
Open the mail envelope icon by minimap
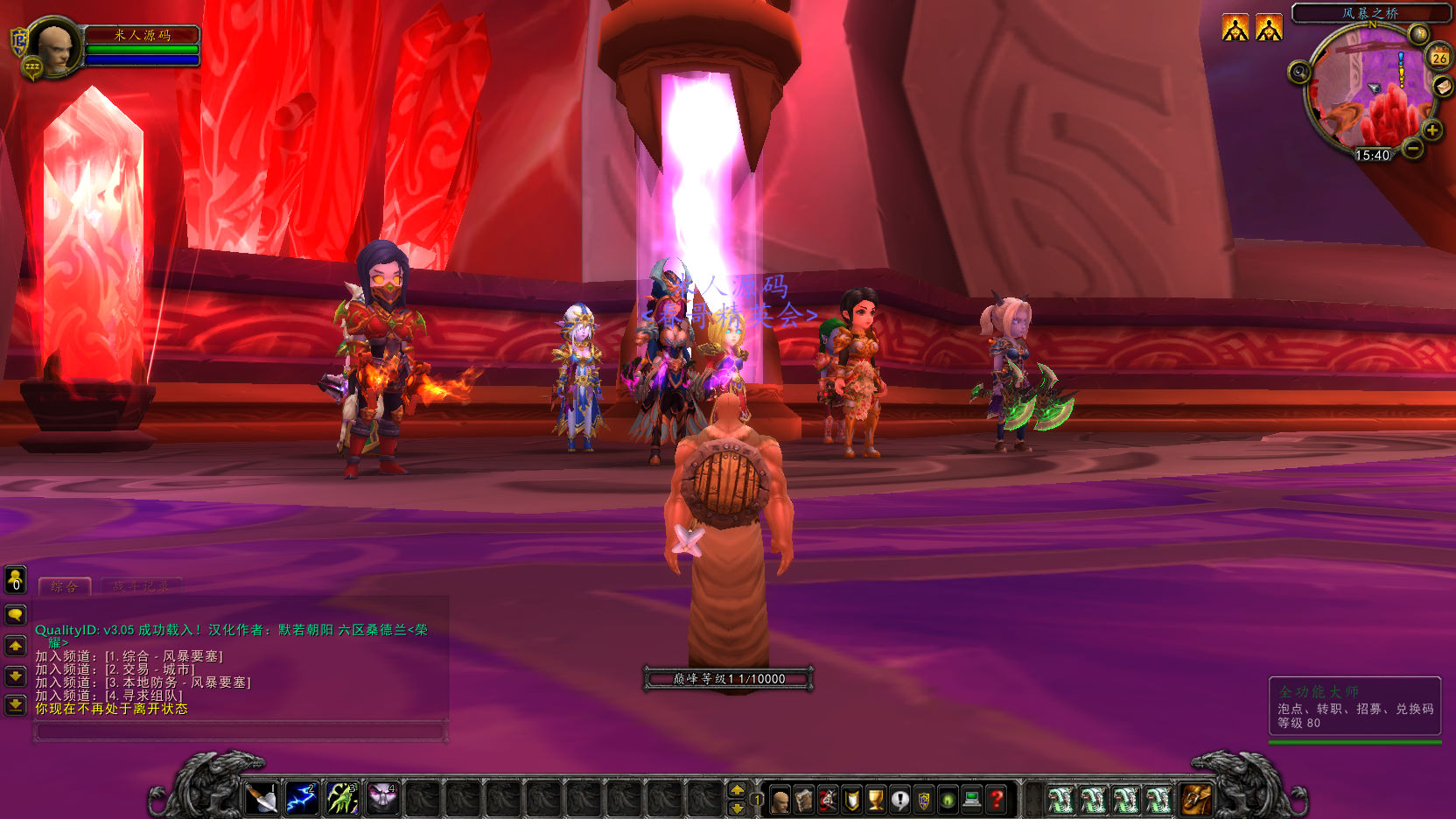(1443, 86)
